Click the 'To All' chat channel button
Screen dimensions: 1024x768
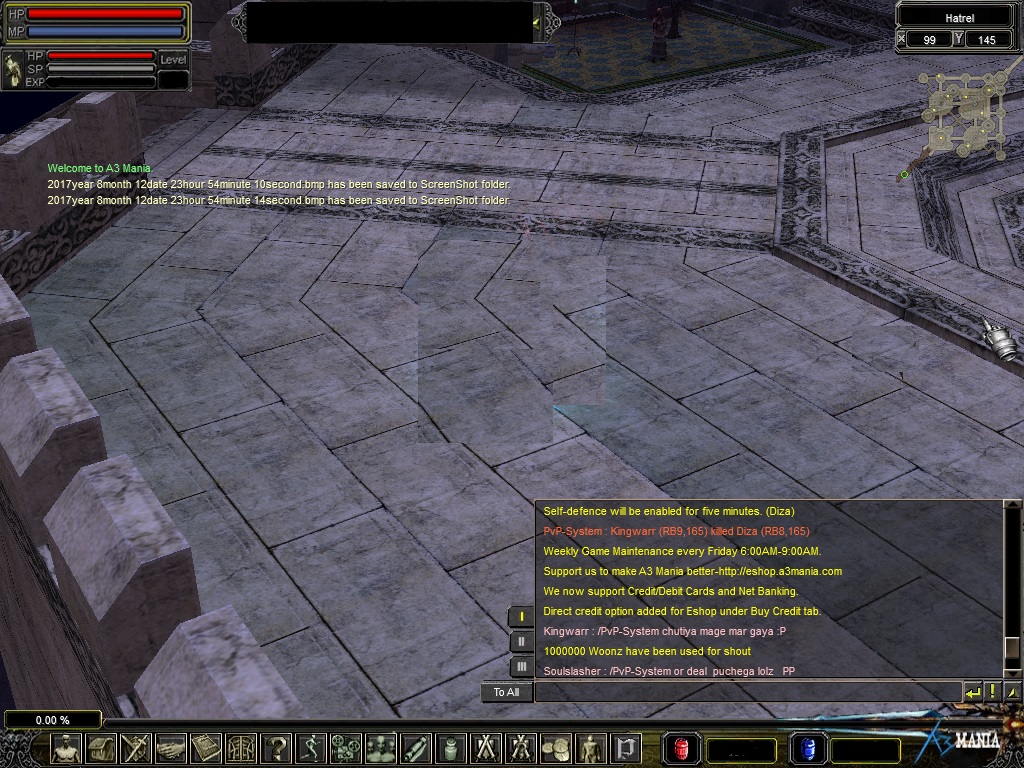pos(506,692)
